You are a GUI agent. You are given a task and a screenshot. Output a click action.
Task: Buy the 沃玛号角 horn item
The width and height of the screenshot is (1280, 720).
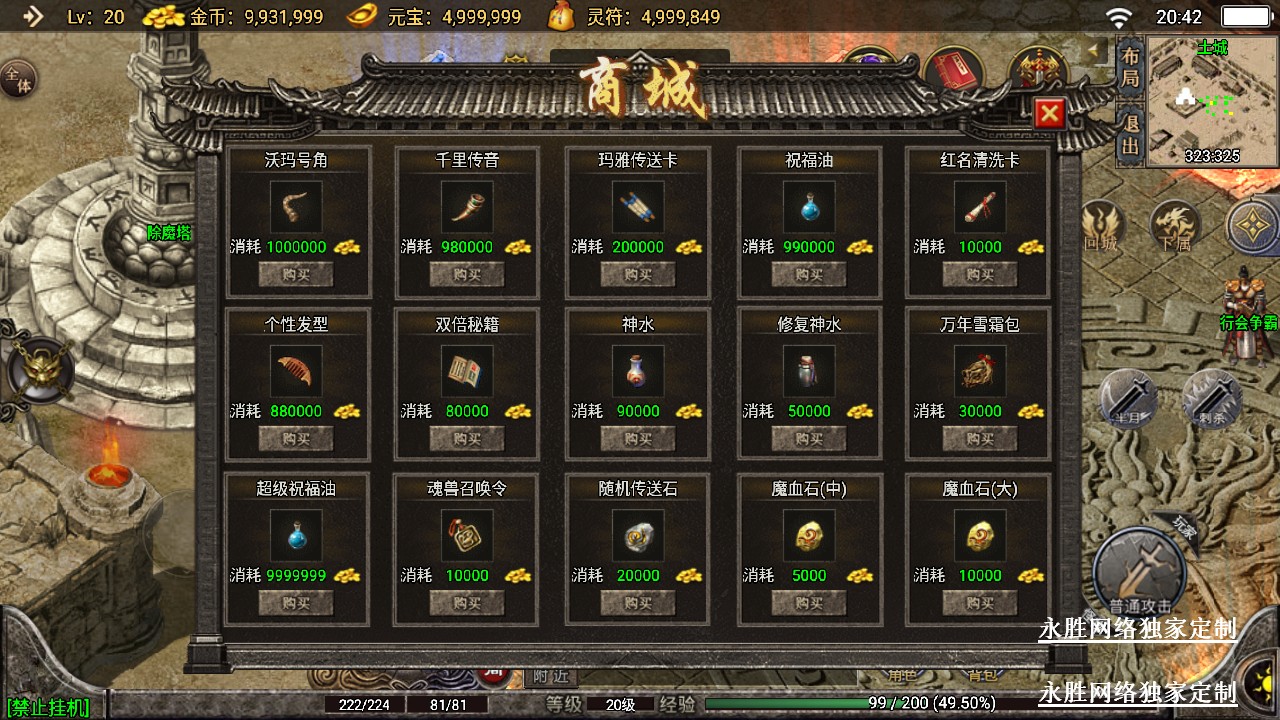coord(296,274)
